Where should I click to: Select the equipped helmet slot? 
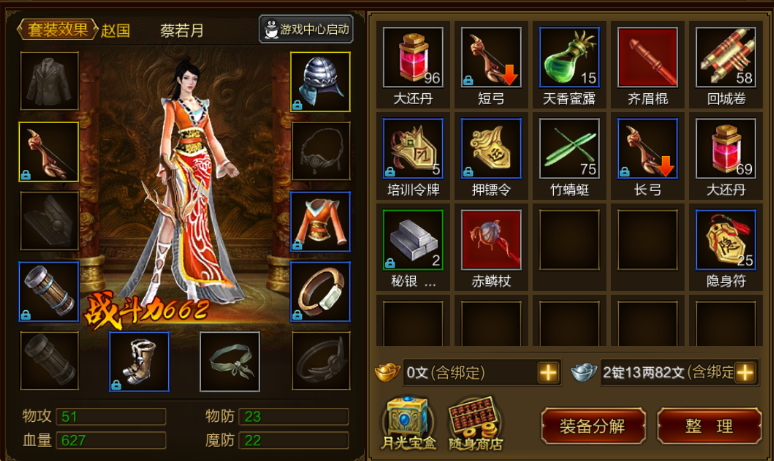[320, 81]
